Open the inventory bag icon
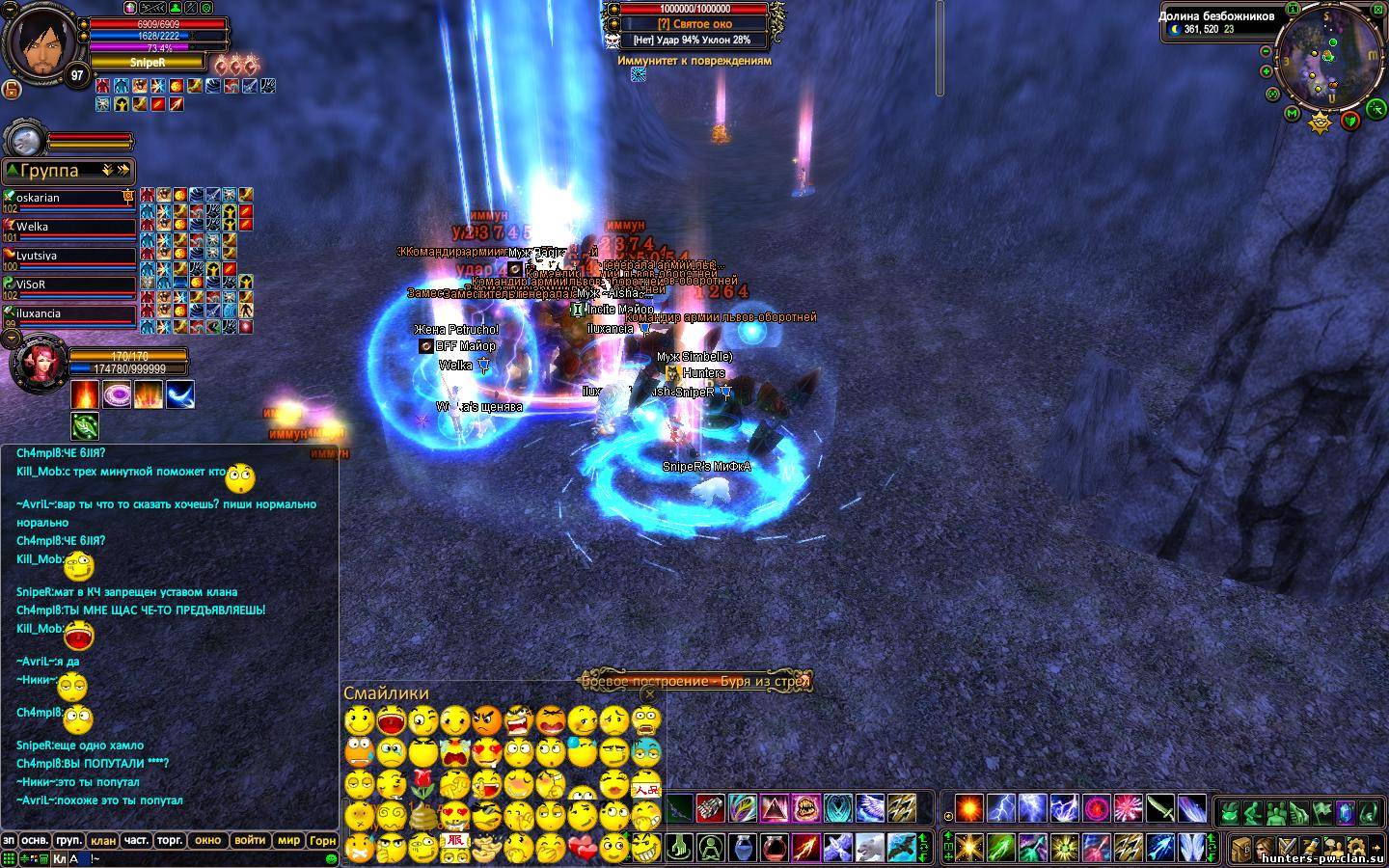Image resolution: width=1389 pixels, height=868 pixels. 1240,848
